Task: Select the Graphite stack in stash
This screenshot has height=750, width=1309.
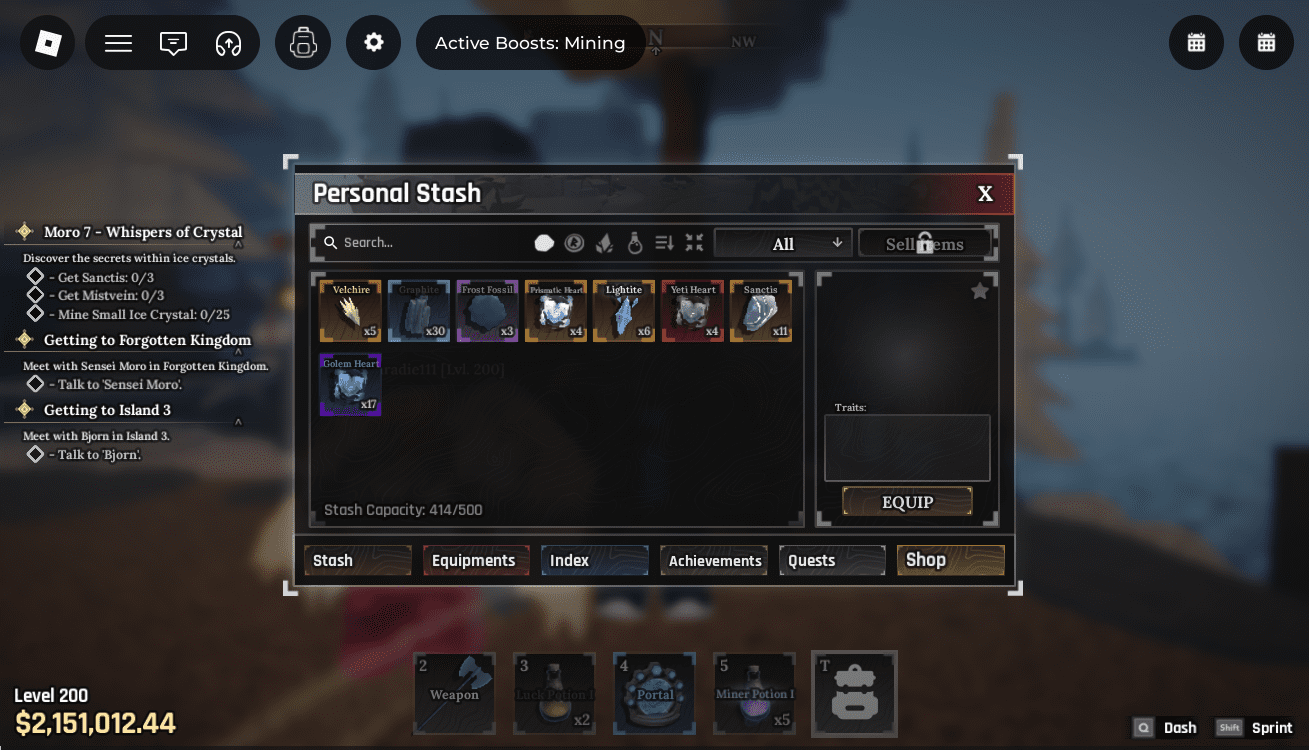Action: click(419, 311)
